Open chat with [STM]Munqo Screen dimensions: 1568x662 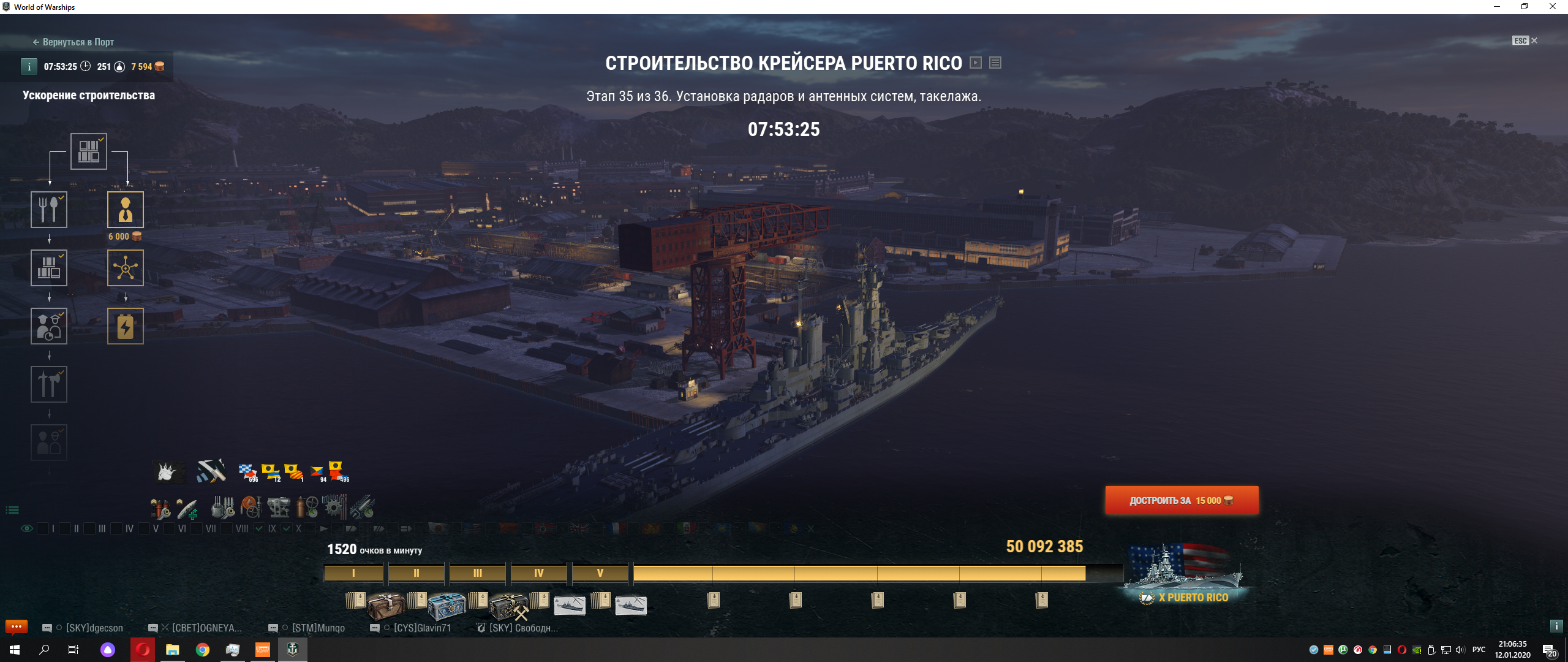[318, 628]
